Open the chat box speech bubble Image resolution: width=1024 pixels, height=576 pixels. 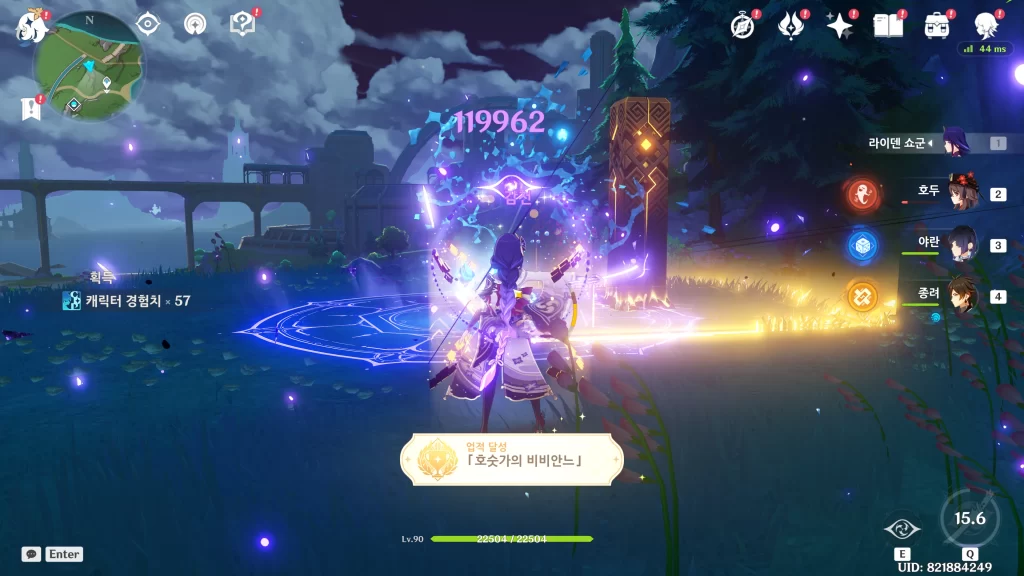point(31,554)
